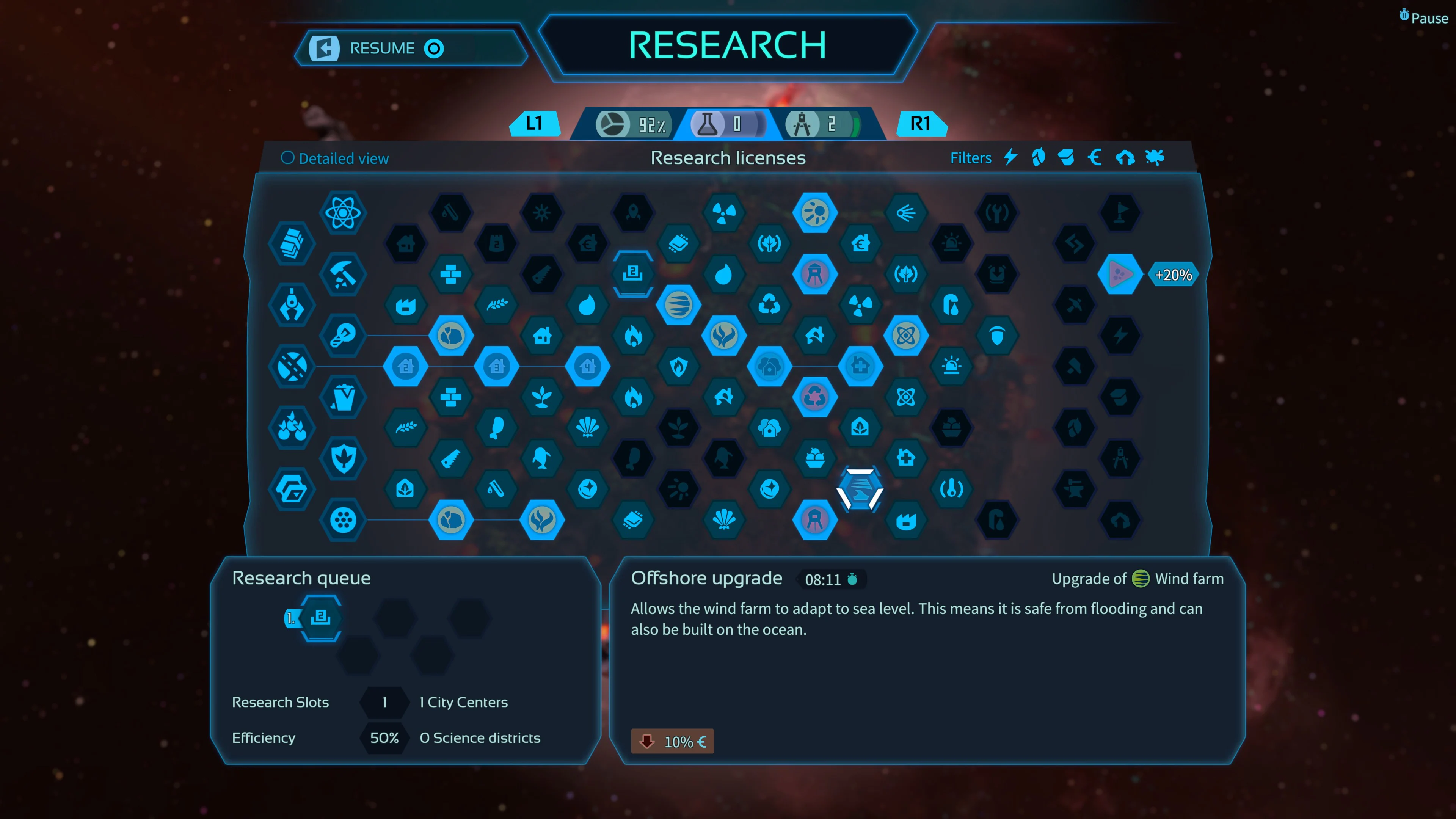
Task: Select the watchtower research node
Action: (816, 274)
